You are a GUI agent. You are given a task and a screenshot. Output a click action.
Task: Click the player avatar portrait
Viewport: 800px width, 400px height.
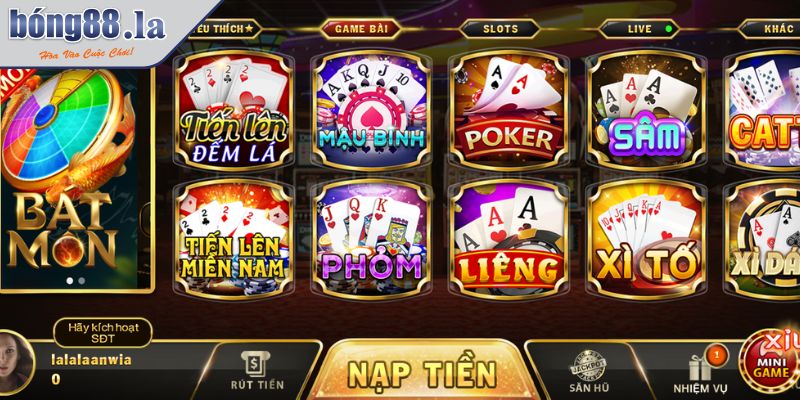point(22,364)
